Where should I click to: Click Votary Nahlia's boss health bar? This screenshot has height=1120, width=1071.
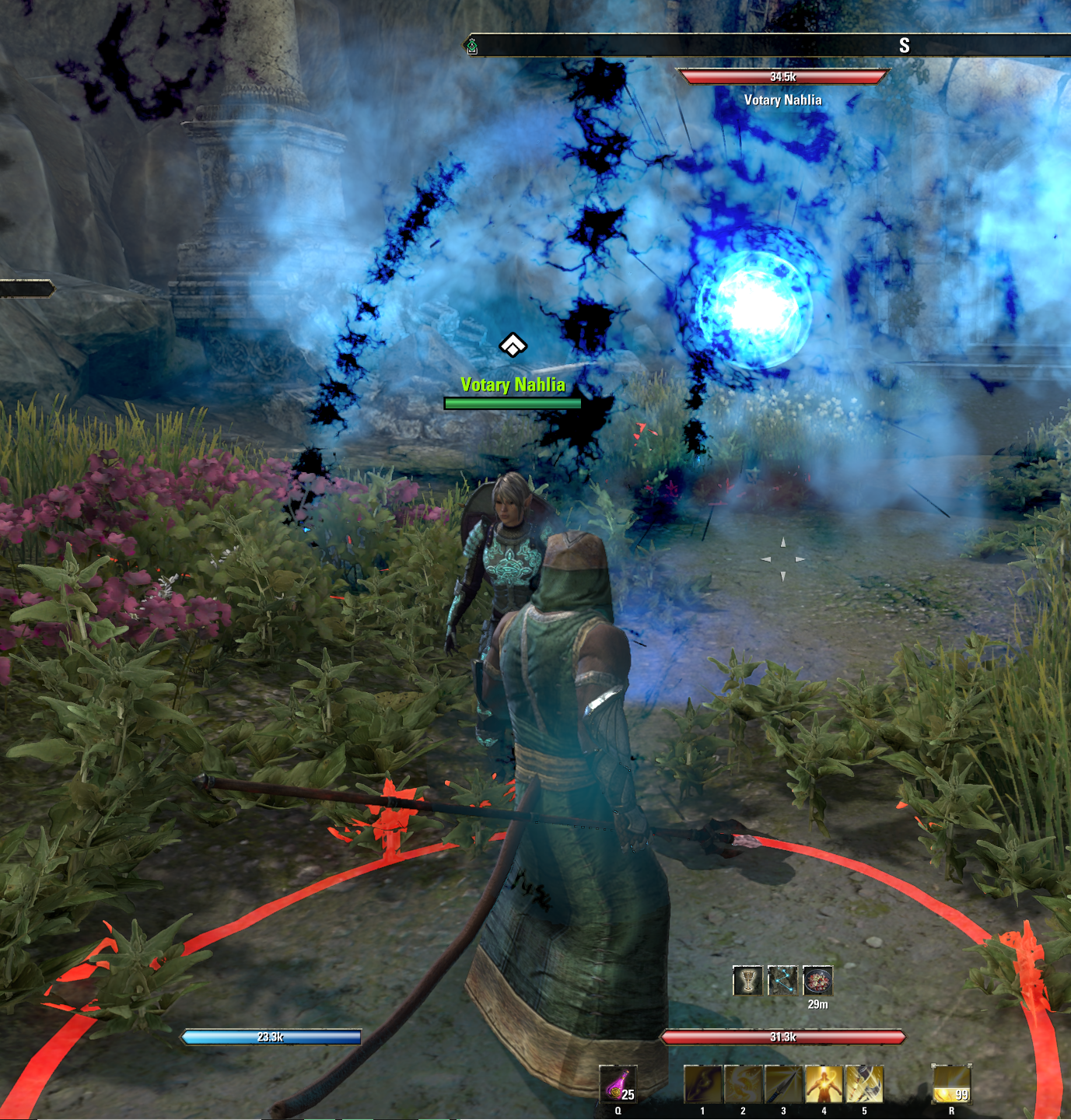click(x=780, y=76)
